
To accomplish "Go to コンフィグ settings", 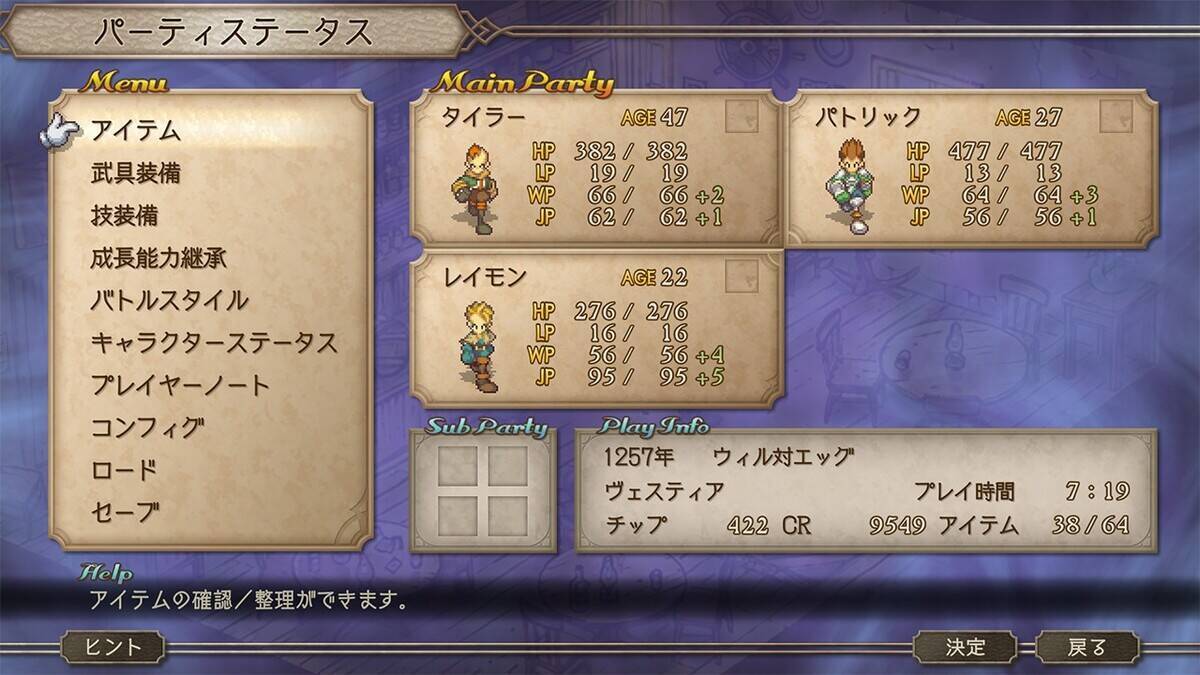I will (x=147, y=428).
